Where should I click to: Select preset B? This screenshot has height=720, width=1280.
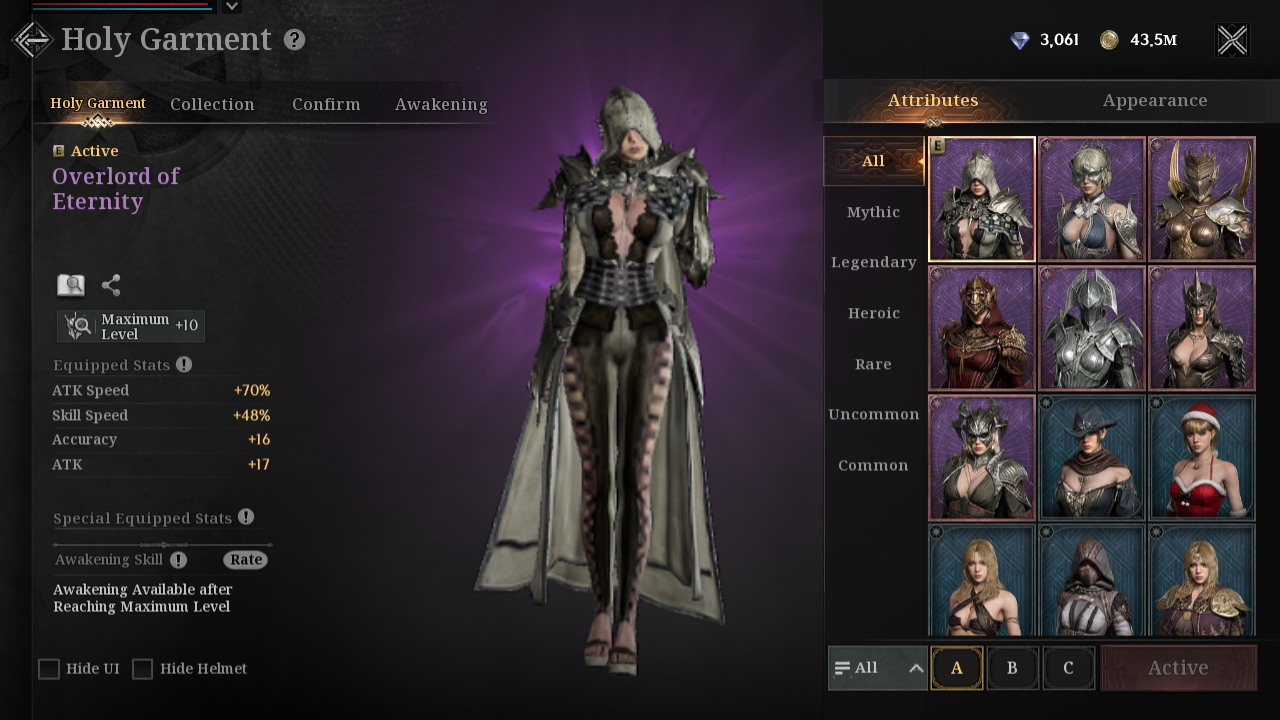1012,668
